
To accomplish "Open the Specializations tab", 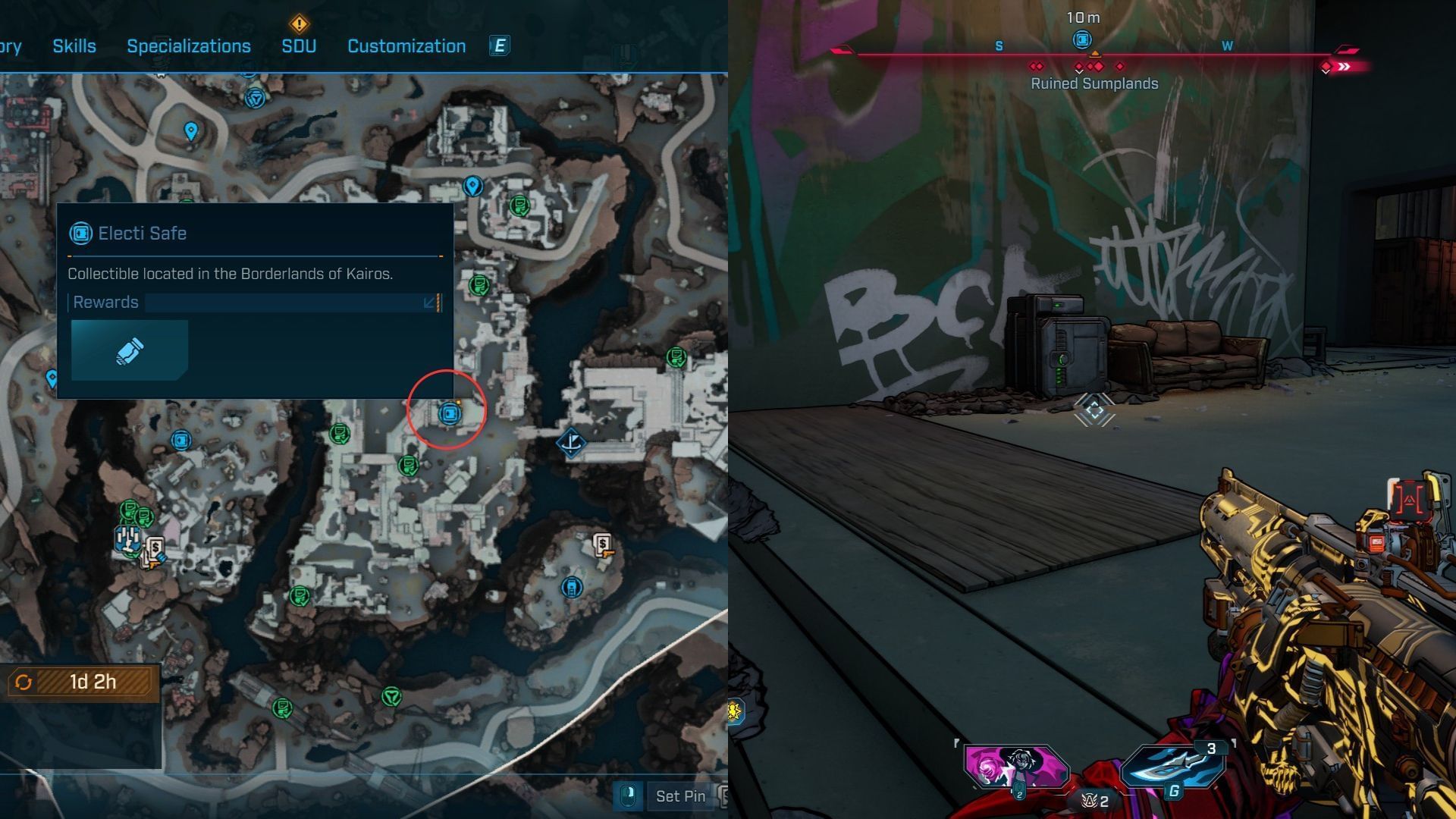I will pos(189,46).
